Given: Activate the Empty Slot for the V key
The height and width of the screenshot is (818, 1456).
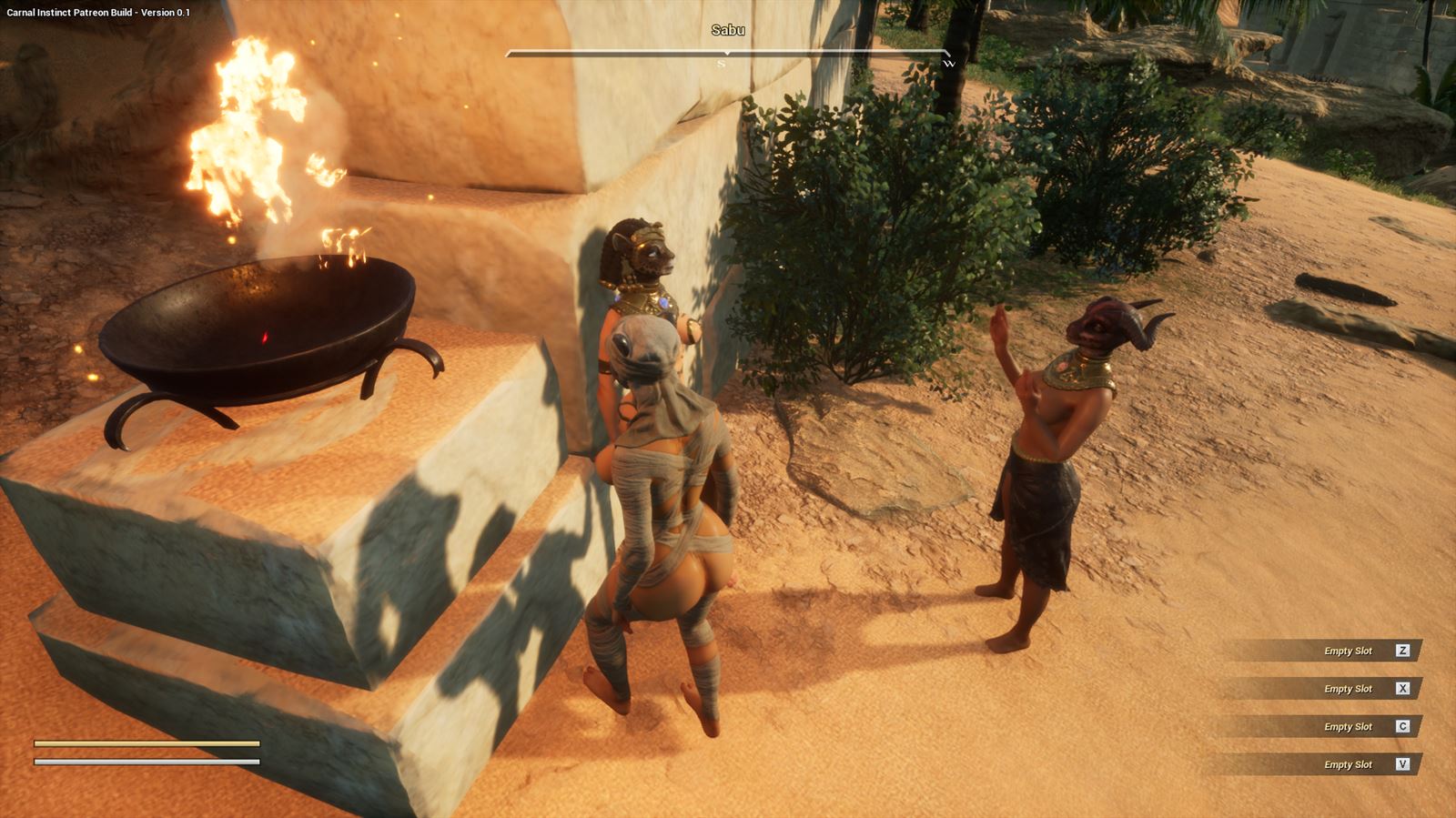Looking at the screenshot, I should [1348, 765].
